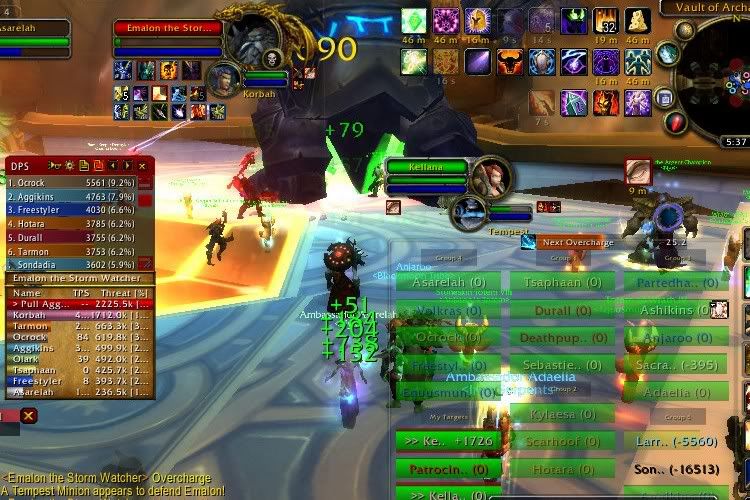Click the Adaelia raid frame
The image size is (750, 500).
pyautogui.click(x=677, y=392)
